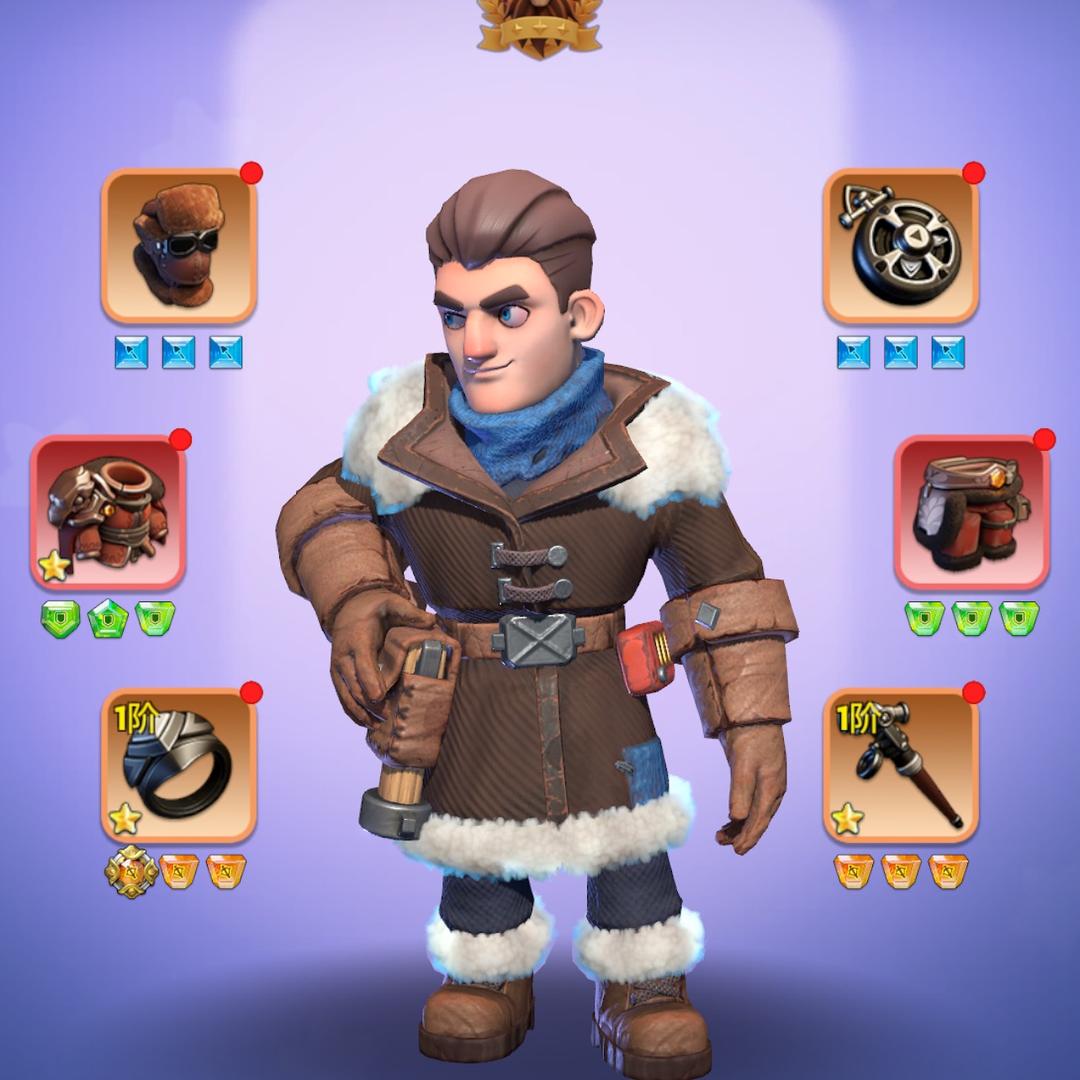This screenshot has width=1080, height=1080.
Task: Open the pocket watch accessory slot
Action: pos(901,246)
